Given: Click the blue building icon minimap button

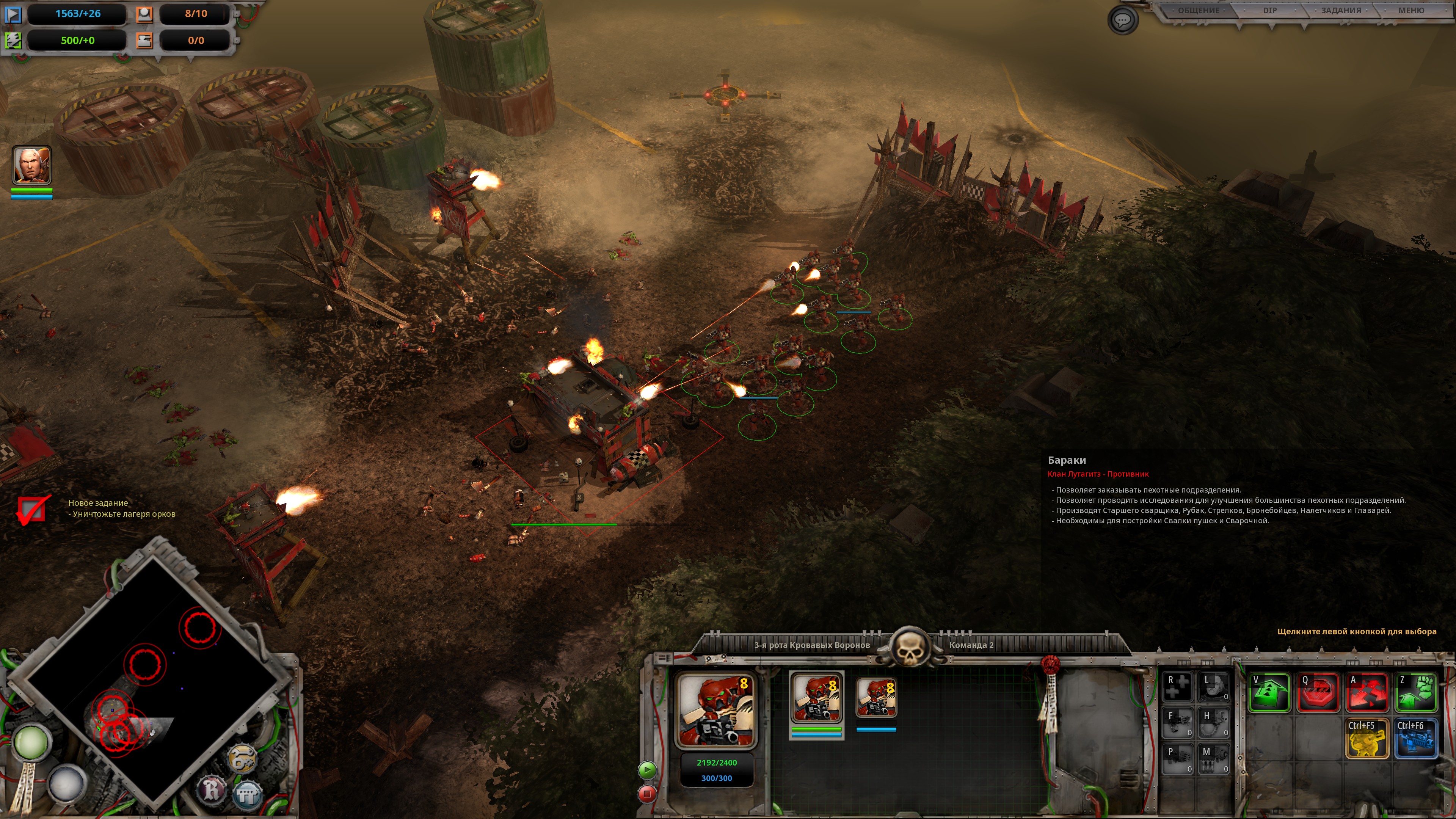Looking at the screenshot, I should [x=248, y=795].
